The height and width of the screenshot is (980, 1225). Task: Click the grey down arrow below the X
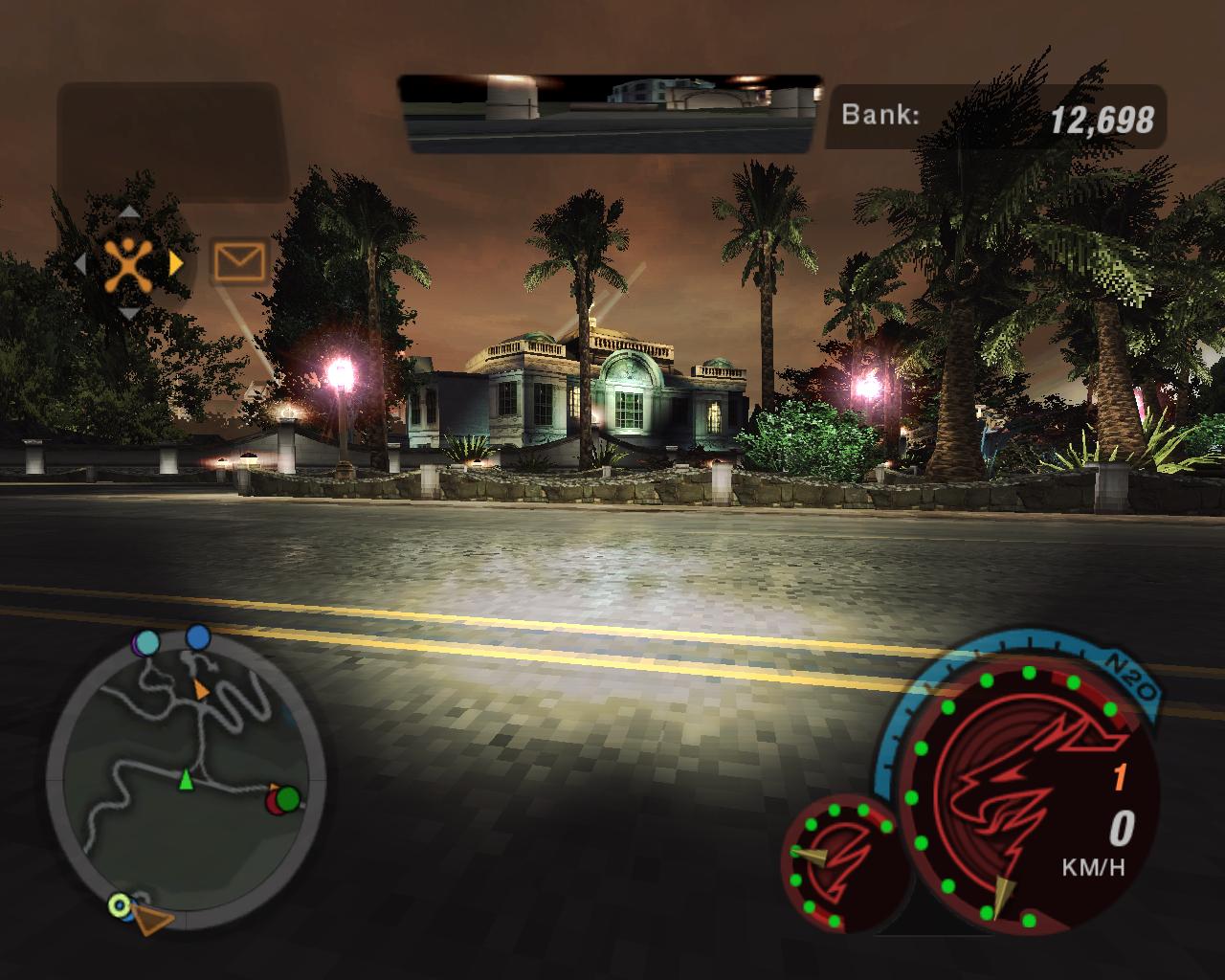click(128, 313)
